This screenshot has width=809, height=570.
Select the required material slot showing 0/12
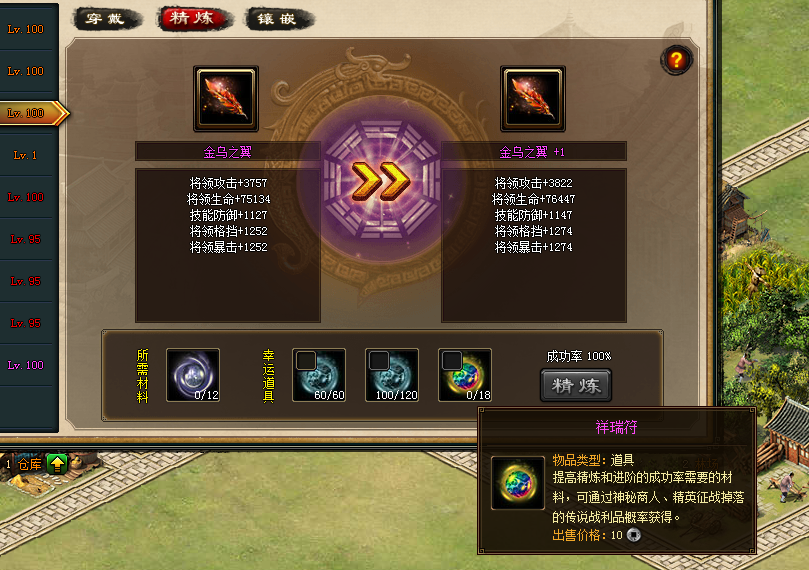192,375
